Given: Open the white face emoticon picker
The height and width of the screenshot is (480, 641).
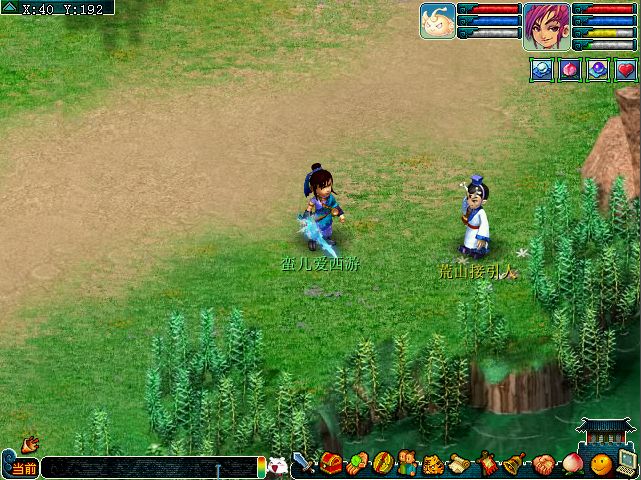Looking at the screenshot, I should [x=277, y=465].
